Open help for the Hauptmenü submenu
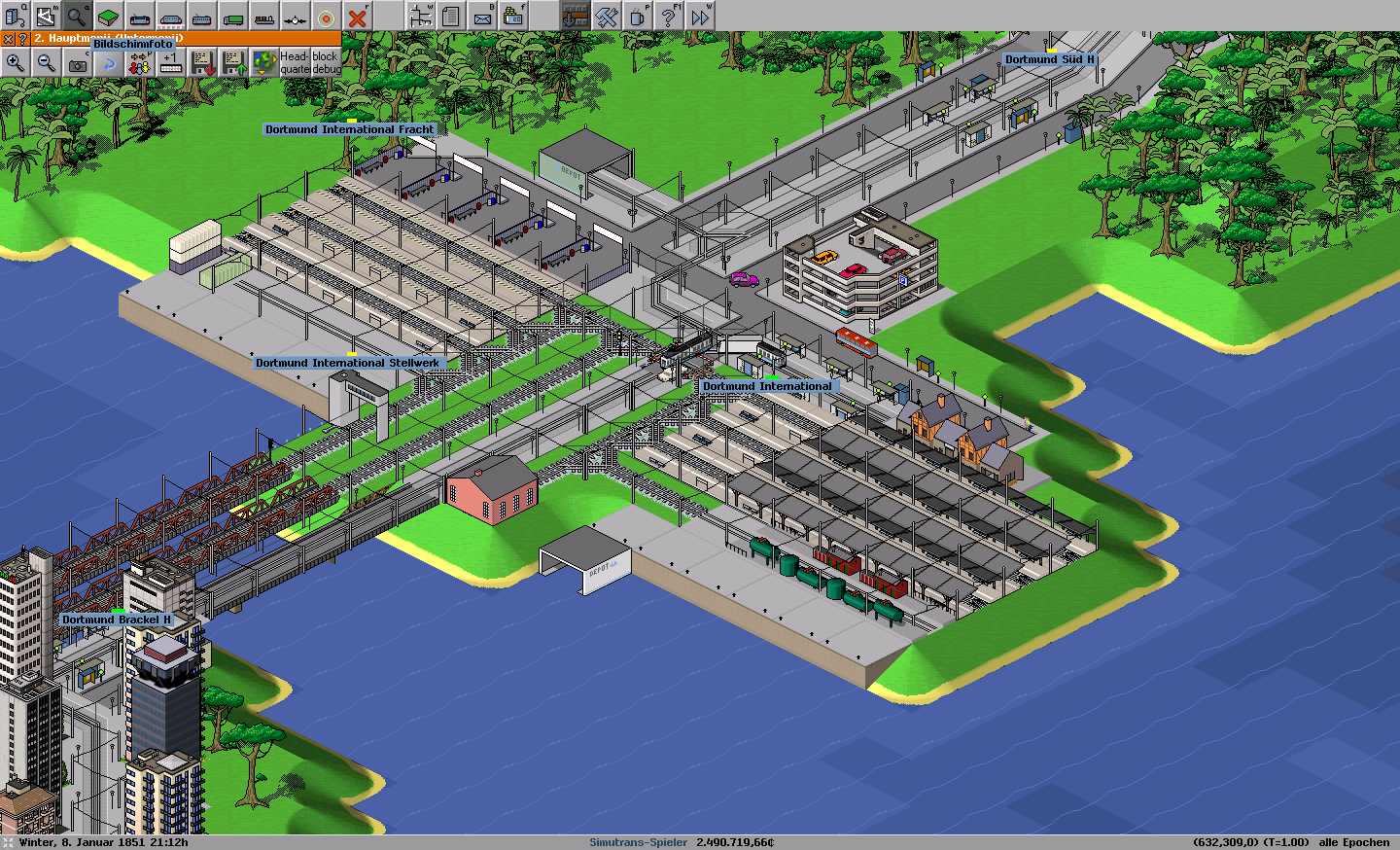 click(x=21, y=39)
